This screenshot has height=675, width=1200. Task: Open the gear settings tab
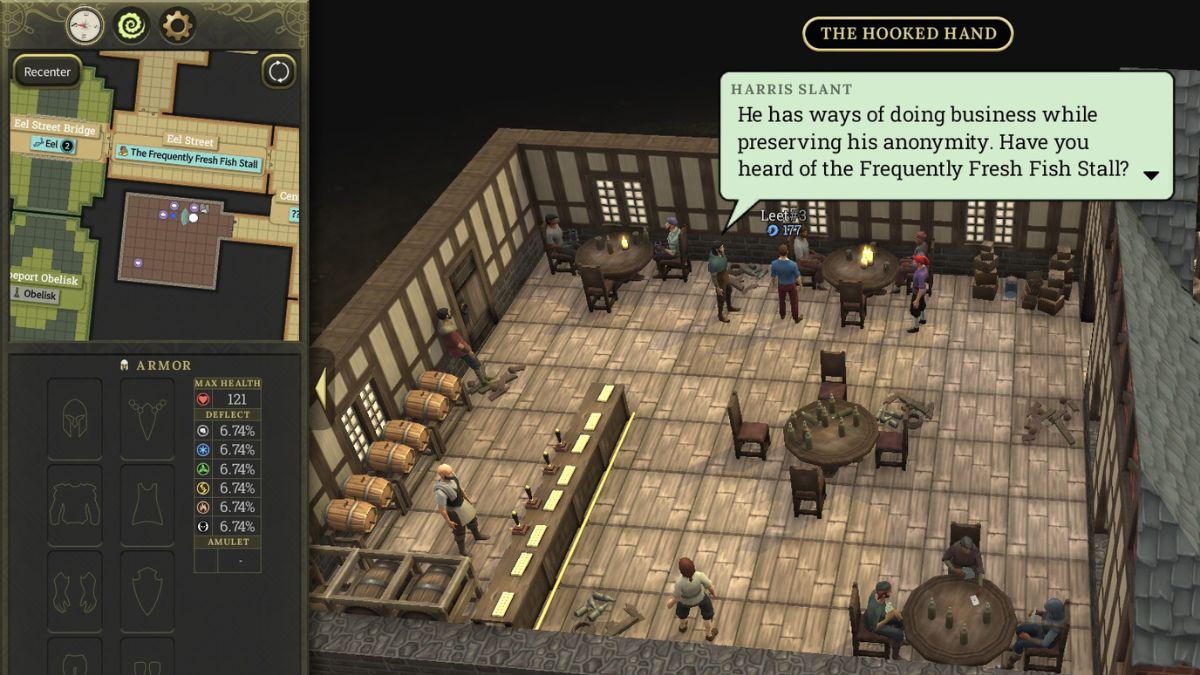tap(177, 25)
